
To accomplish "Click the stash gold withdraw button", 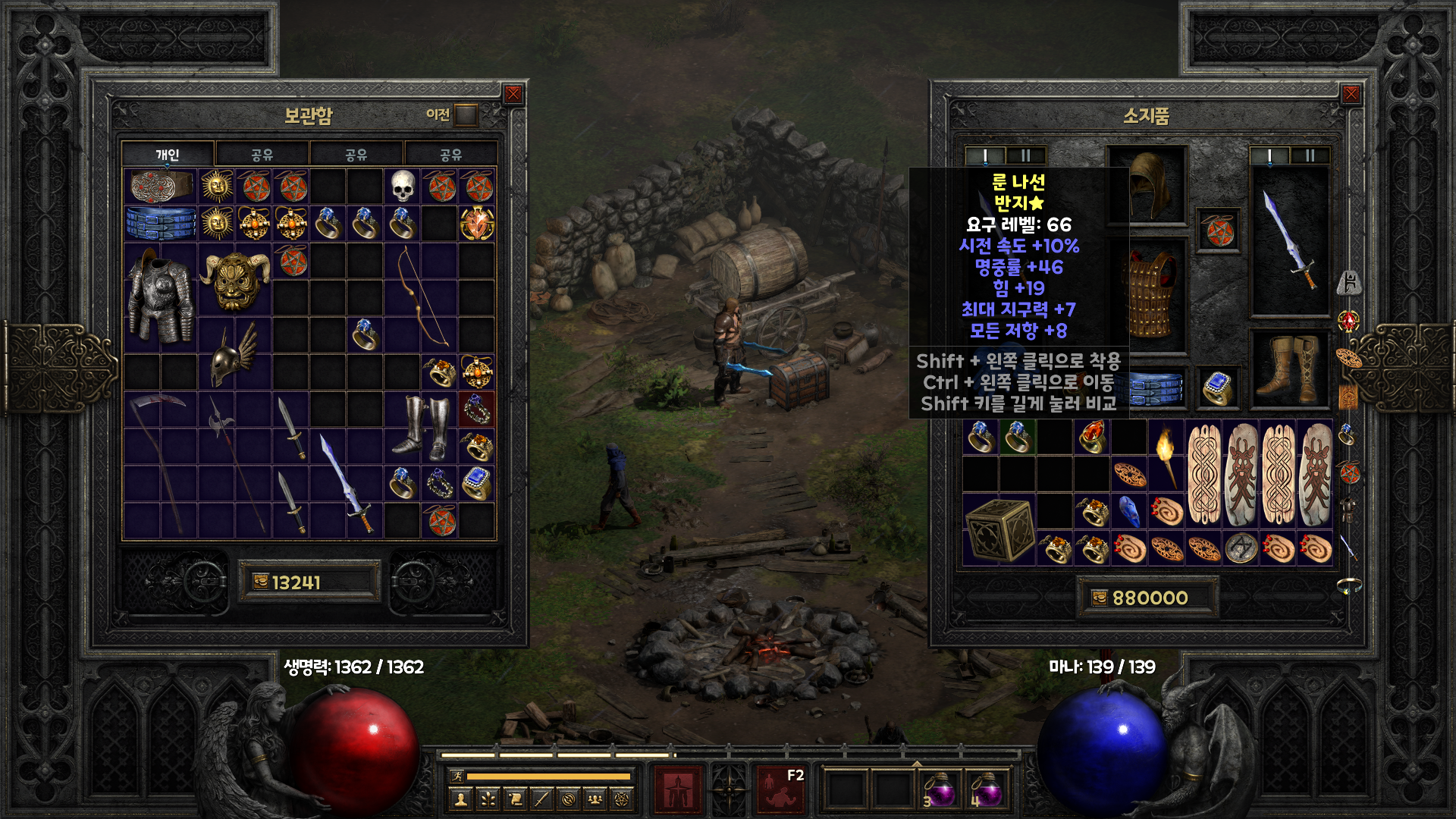I will (261, 582).
